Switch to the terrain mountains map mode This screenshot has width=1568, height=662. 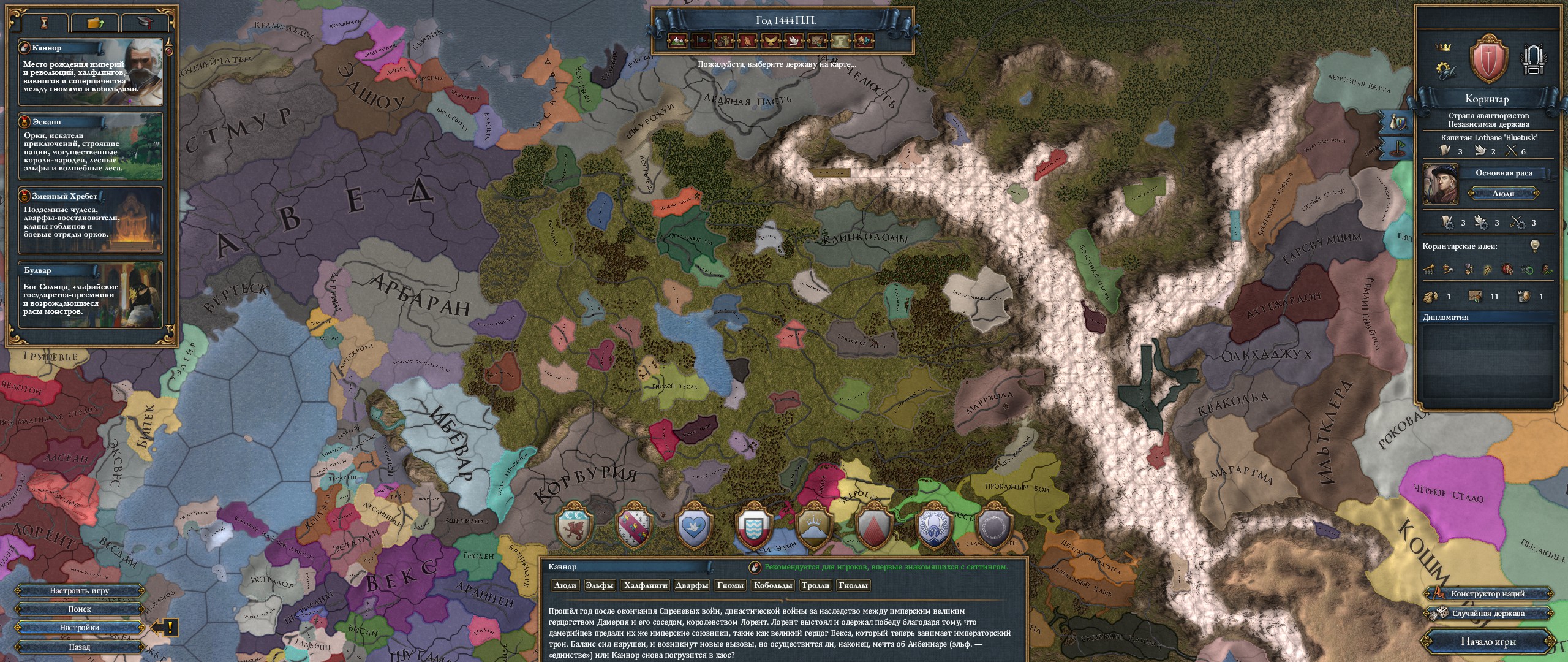click(x=677, y=41)
